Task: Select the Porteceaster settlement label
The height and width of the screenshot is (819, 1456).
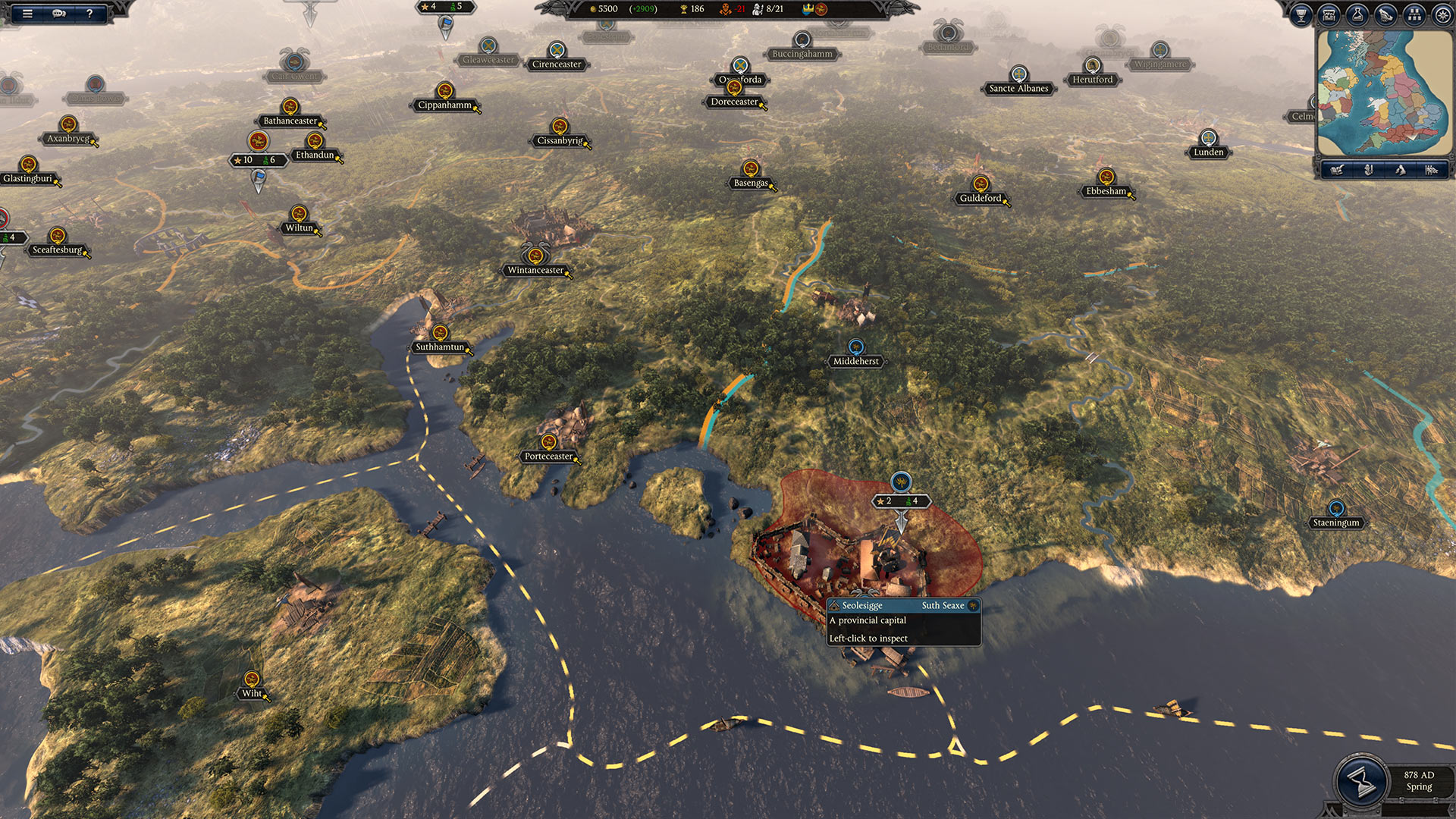Action: pyautogui.click(x=548, y=456)
